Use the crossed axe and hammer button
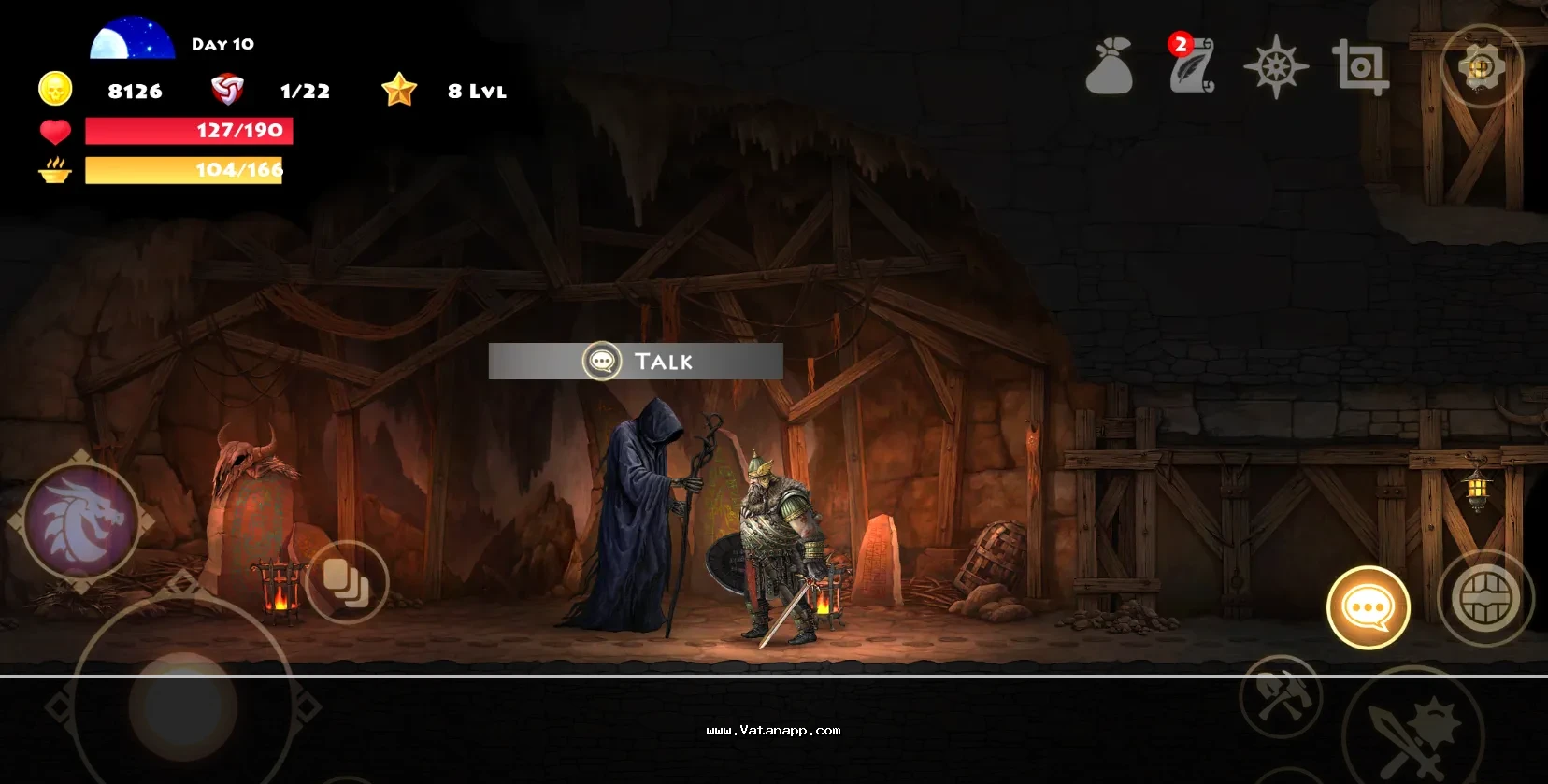1548x784 pixels. 1281,697
